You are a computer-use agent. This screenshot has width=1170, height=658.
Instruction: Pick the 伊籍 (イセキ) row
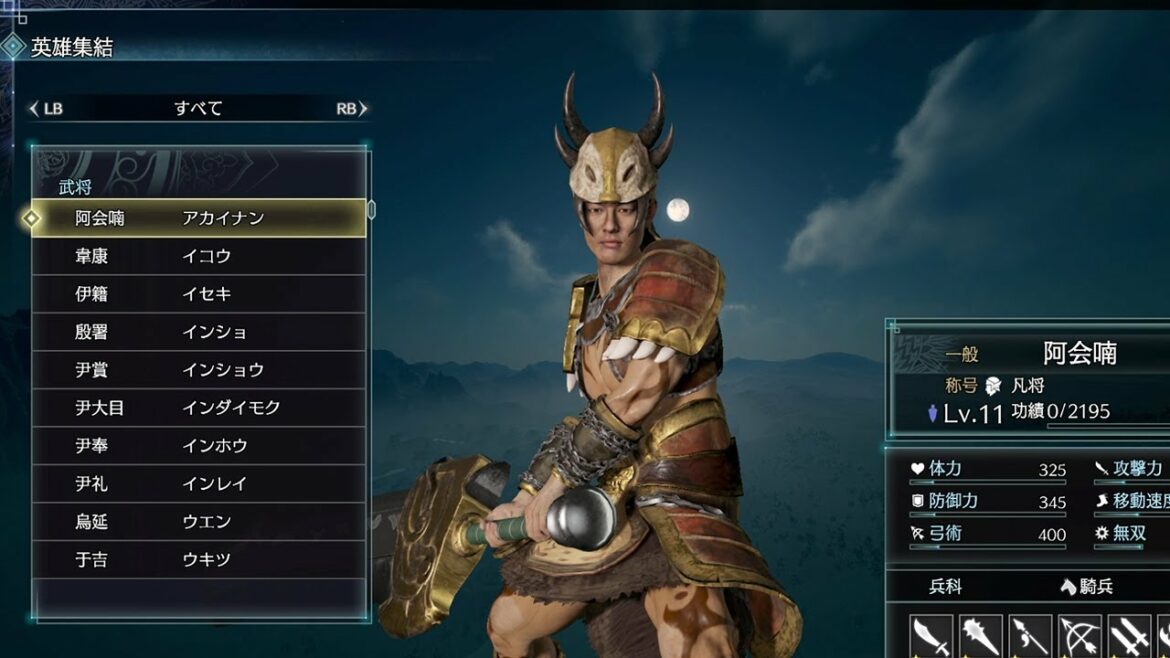tap(198, 294)
